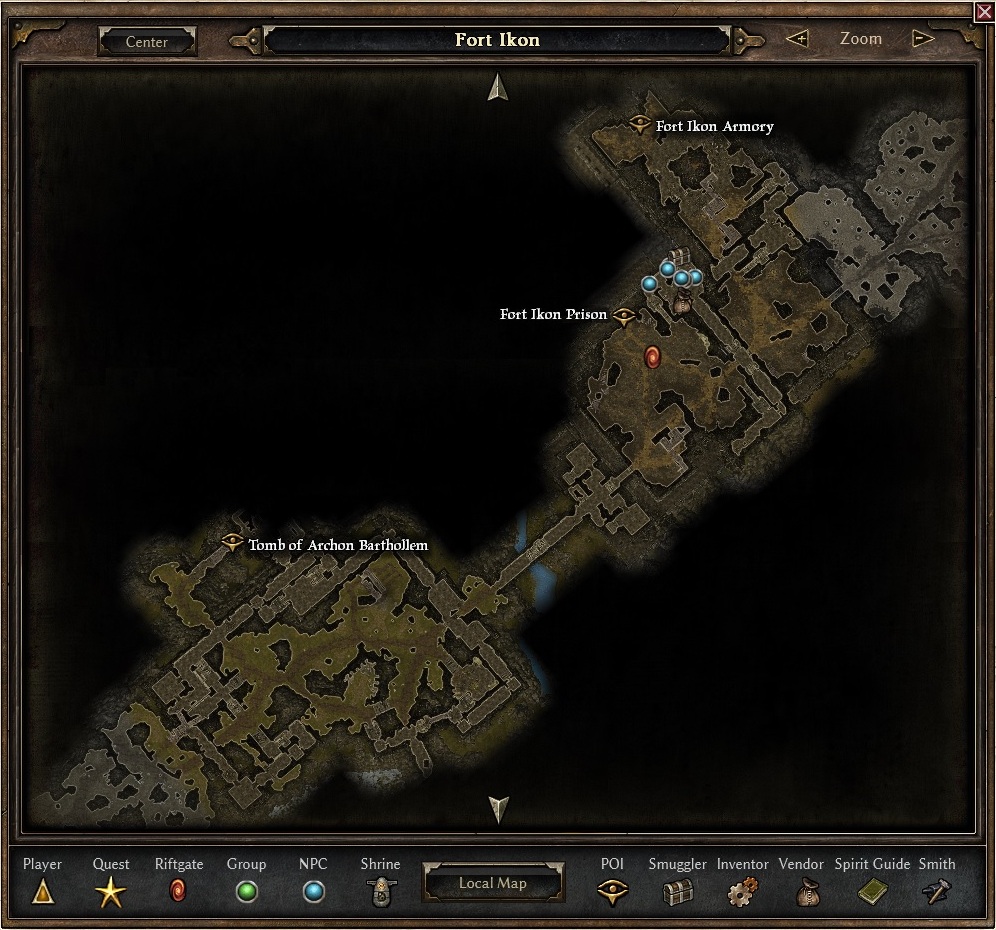Pan the map down with bottom arrow
996x930 pixels.
[498, 808]
